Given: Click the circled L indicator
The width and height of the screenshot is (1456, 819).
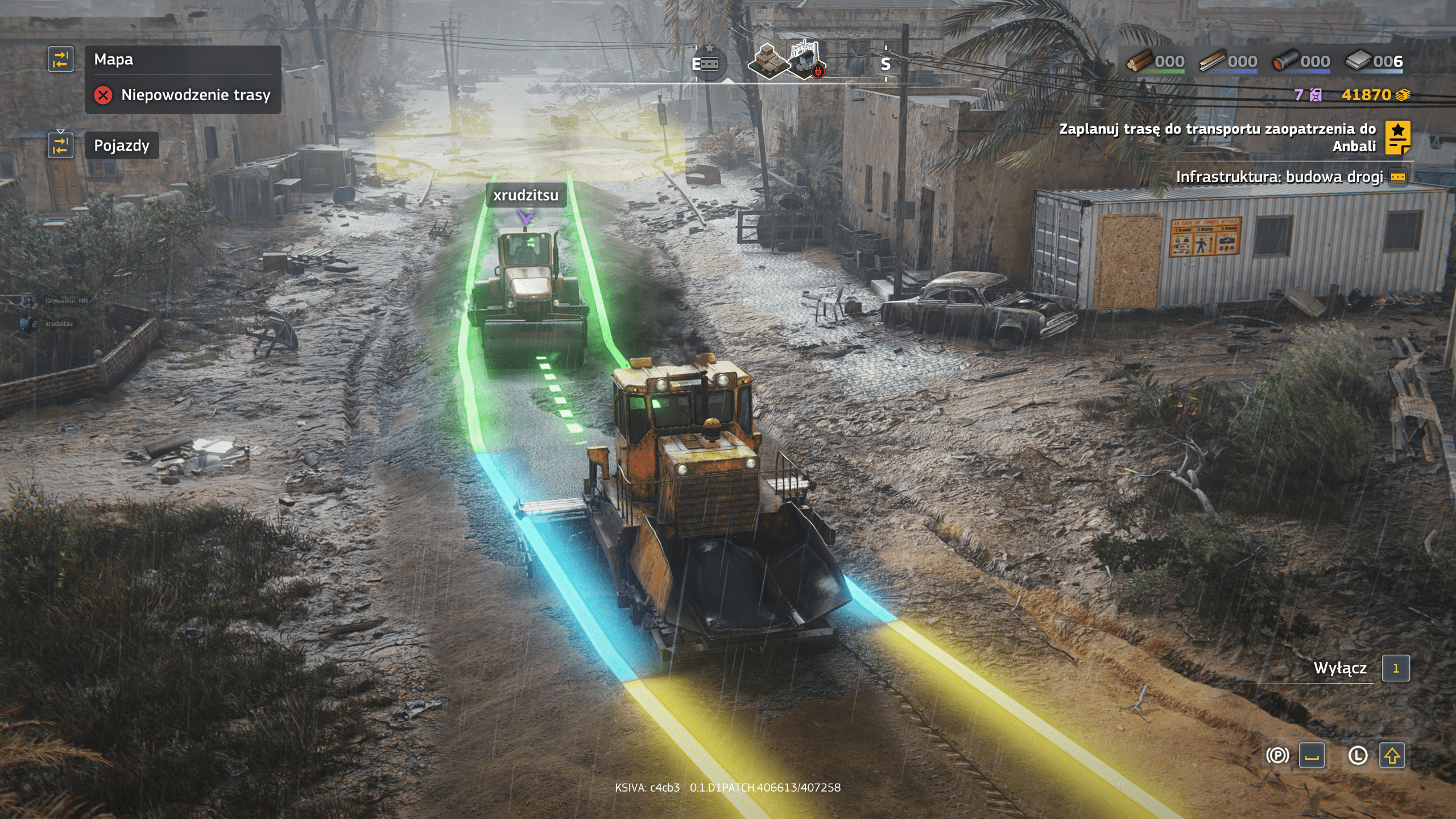Looking at the screenshot, I should (1358, 755).
